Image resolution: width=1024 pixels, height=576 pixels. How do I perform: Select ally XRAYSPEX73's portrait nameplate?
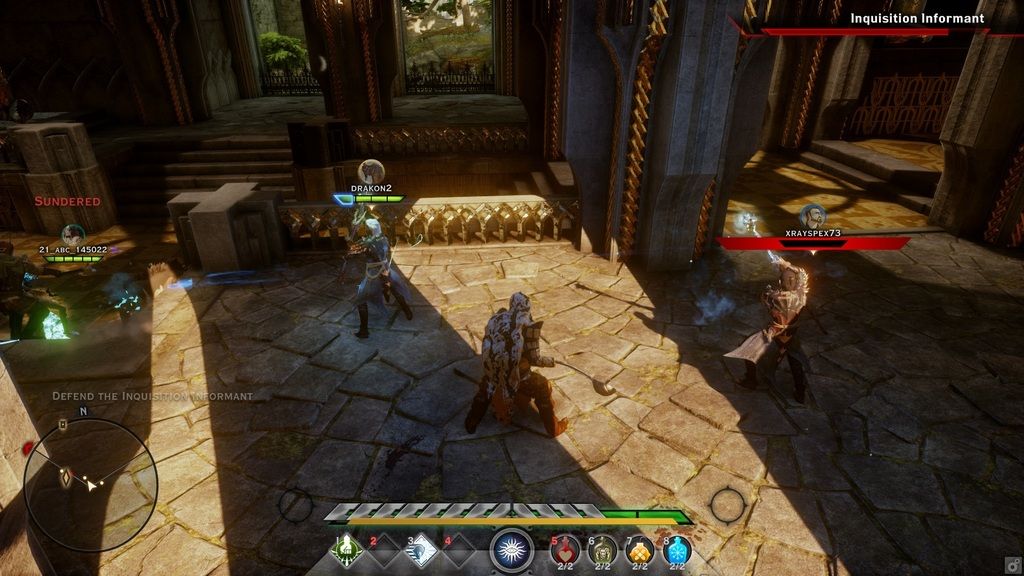tap(811, 217)
